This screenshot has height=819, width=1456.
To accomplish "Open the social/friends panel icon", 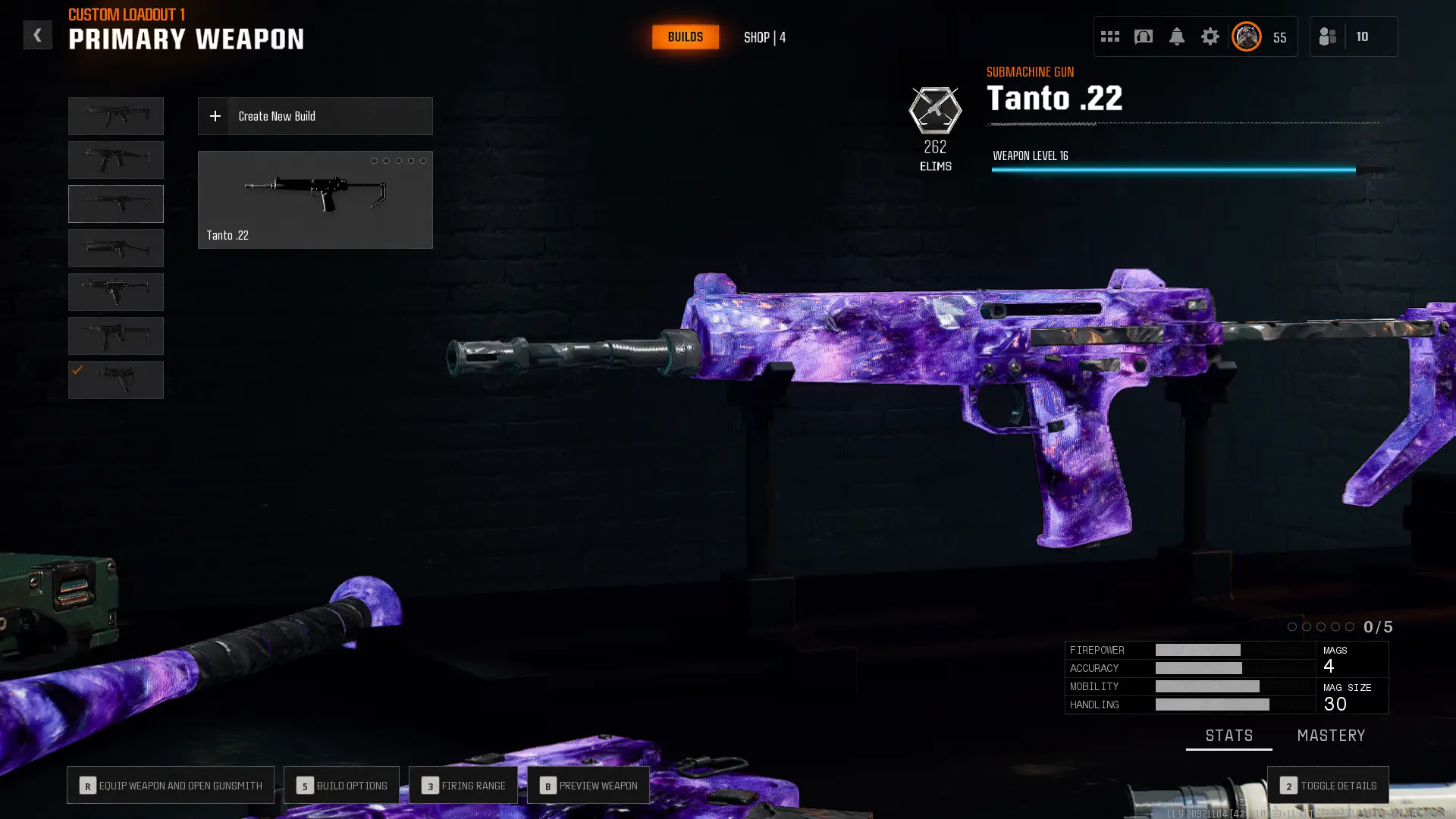I will click(x=1328, y=36).
